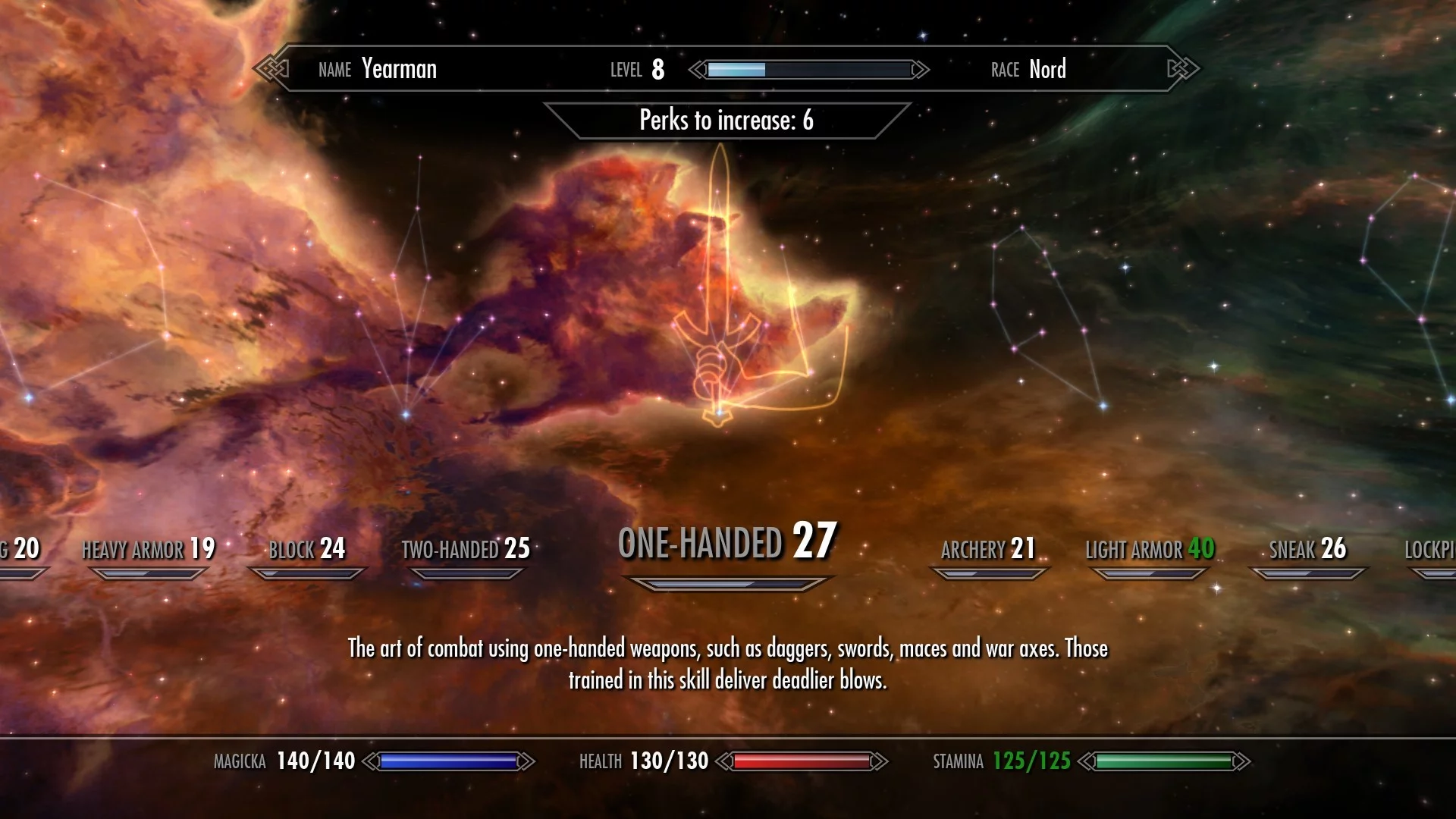Choose the Sneak skill
The height and width of the screenshot is (819, 1456).
(1308, 549)
